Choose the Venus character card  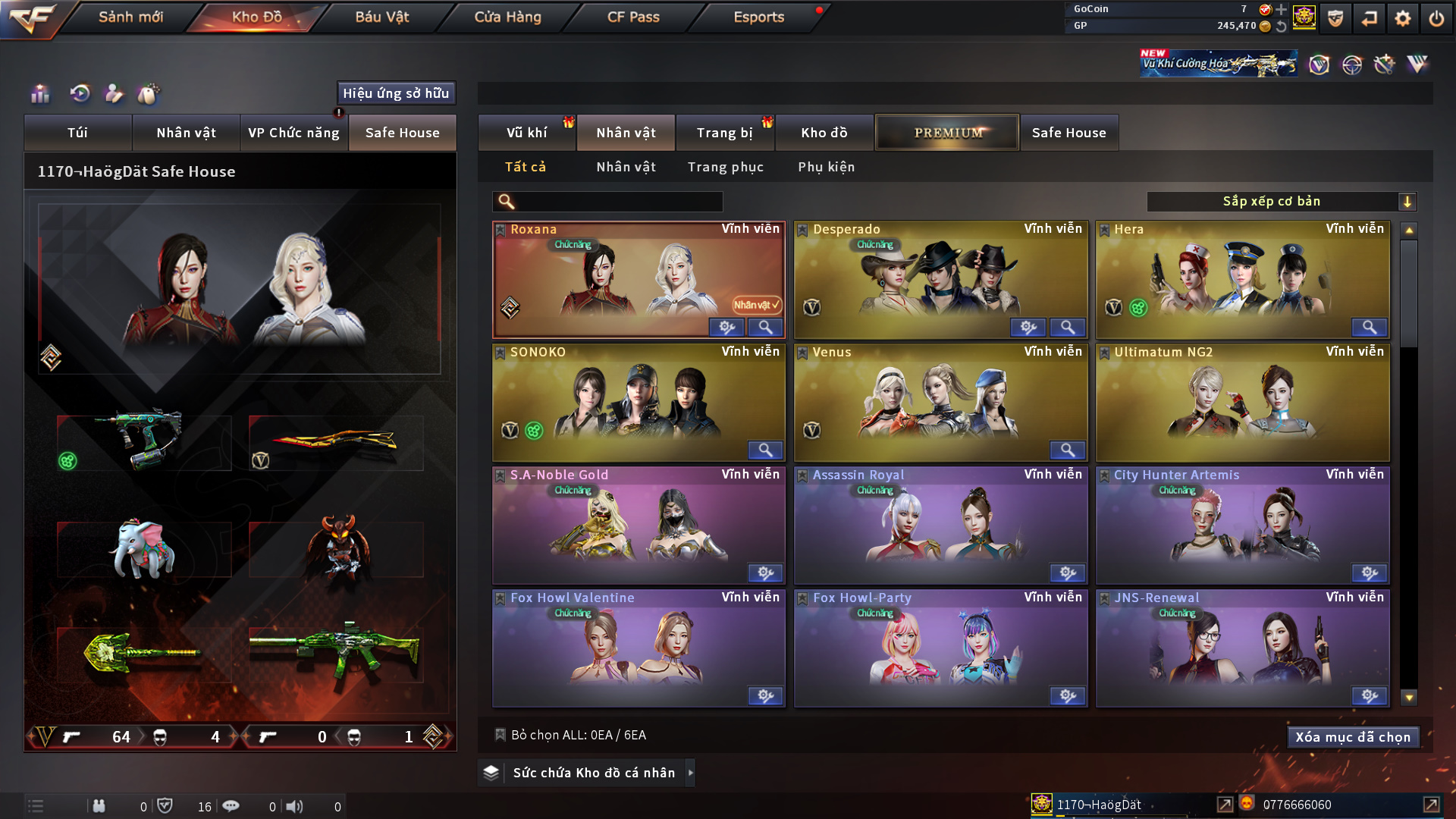940,403
